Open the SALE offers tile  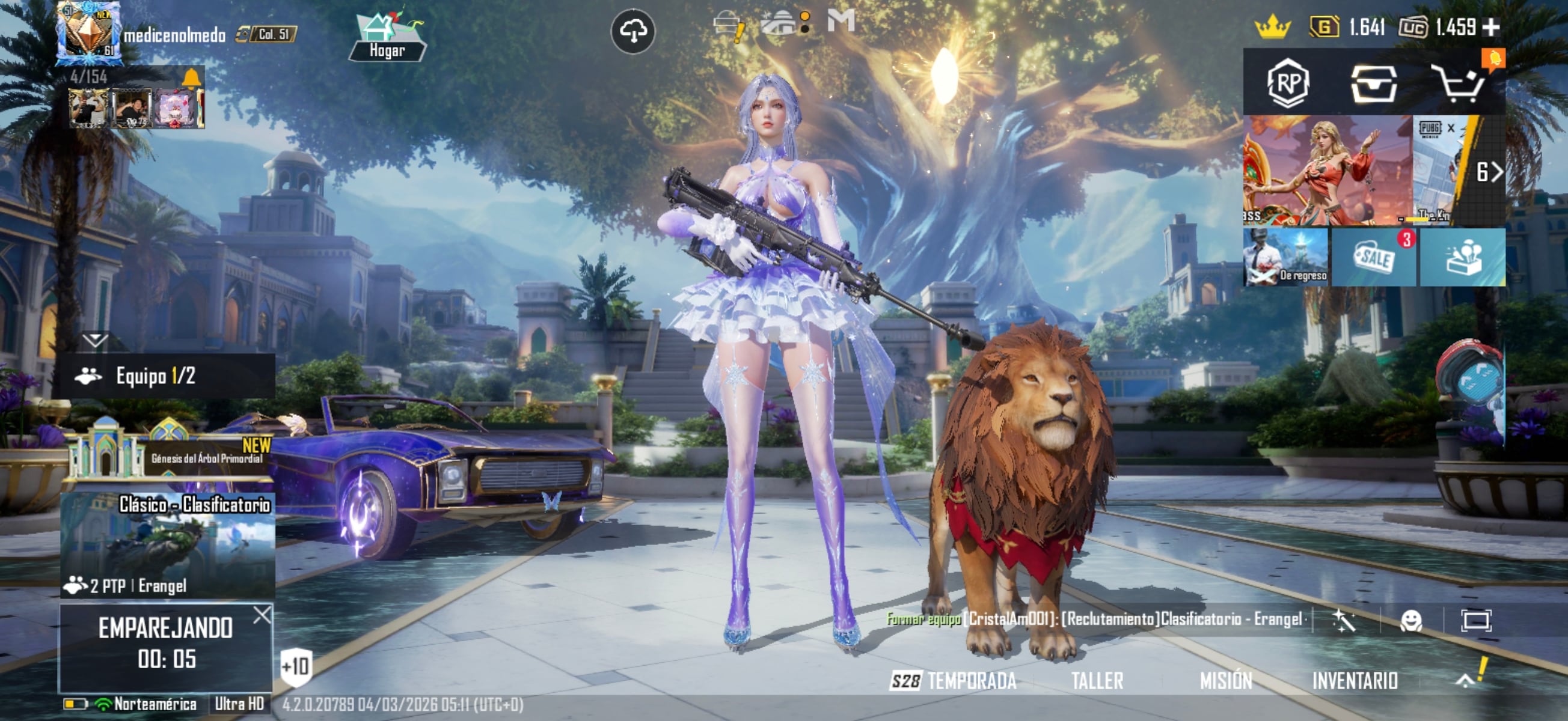tap(1374, 258)
